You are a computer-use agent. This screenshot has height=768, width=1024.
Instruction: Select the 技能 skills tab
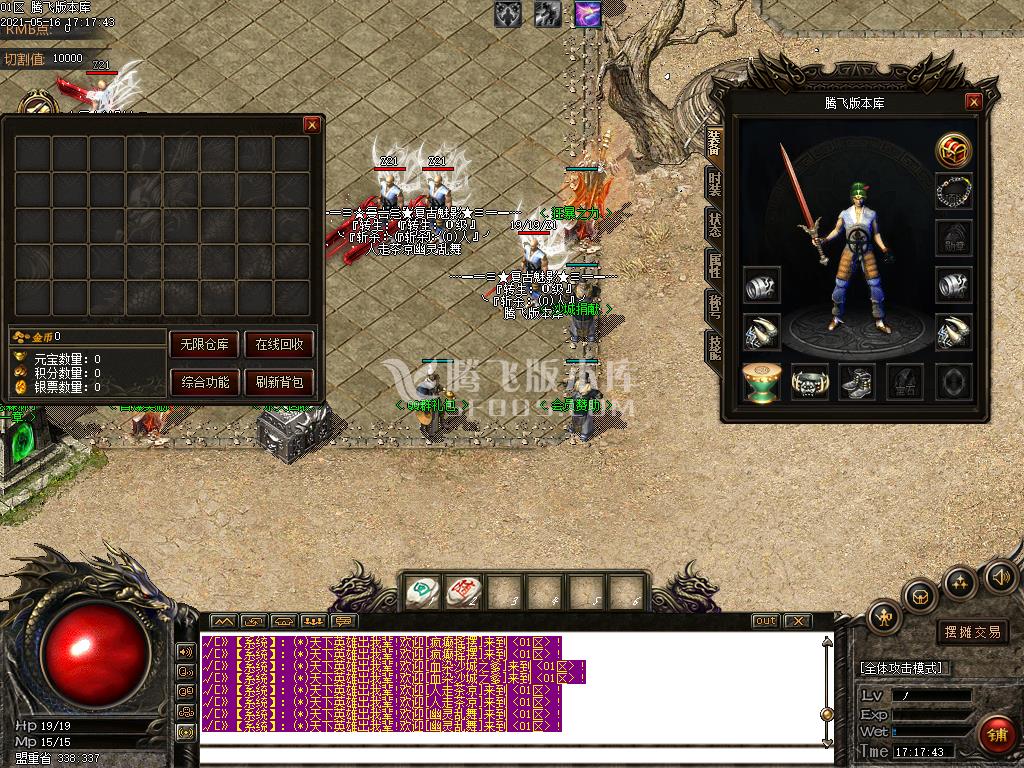click(x=714, y=348)
